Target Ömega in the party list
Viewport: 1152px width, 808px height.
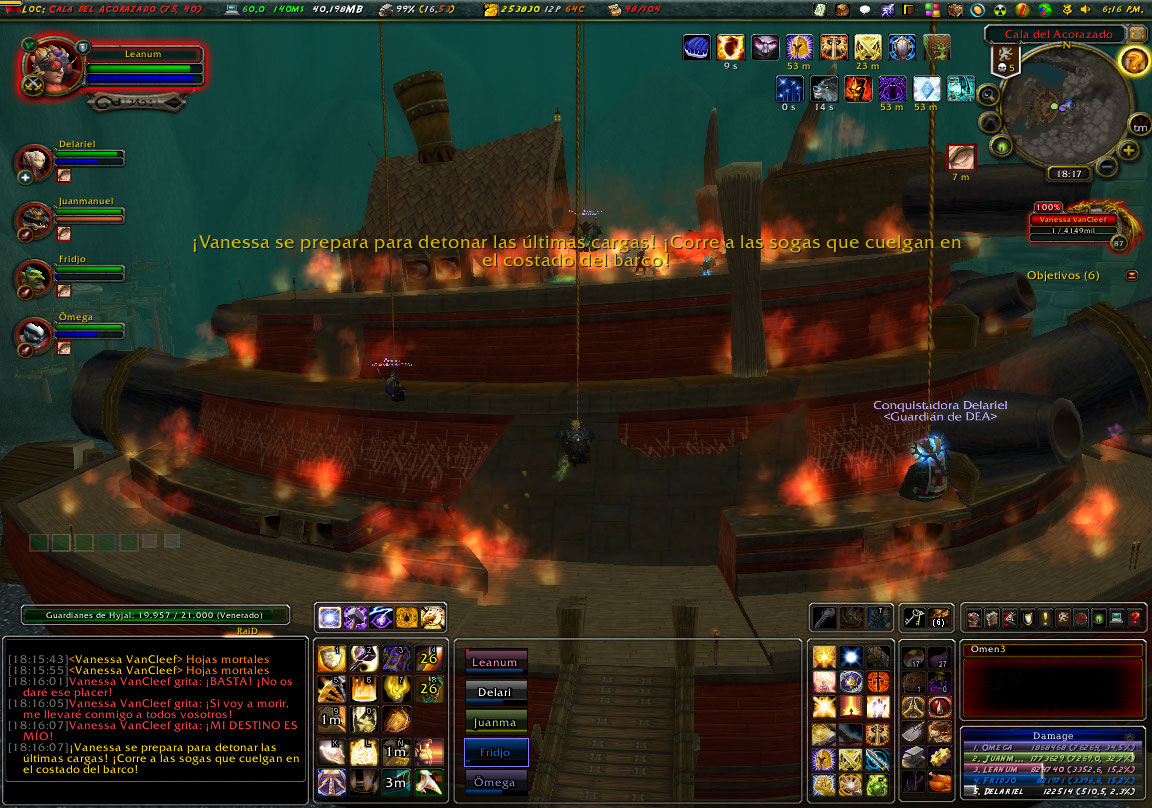(34, 335)
